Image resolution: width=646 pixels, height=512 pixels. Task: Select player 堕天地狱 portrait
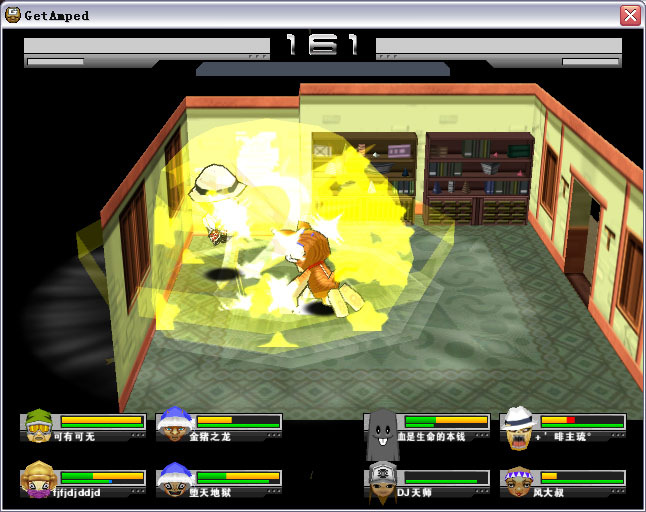click(x=174, y=479)
